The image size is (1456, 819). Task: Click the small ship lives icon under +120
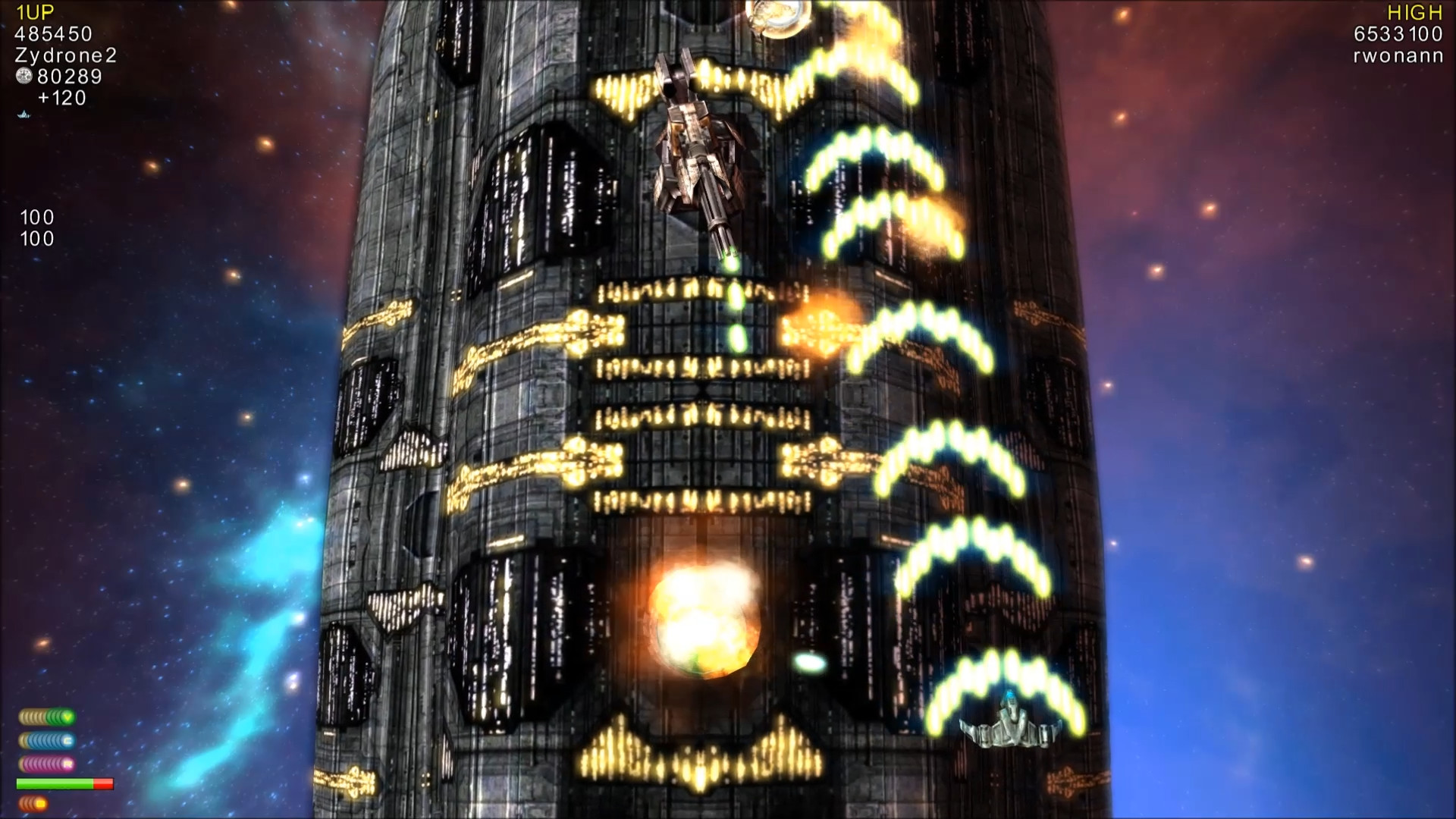coord(22,115)
